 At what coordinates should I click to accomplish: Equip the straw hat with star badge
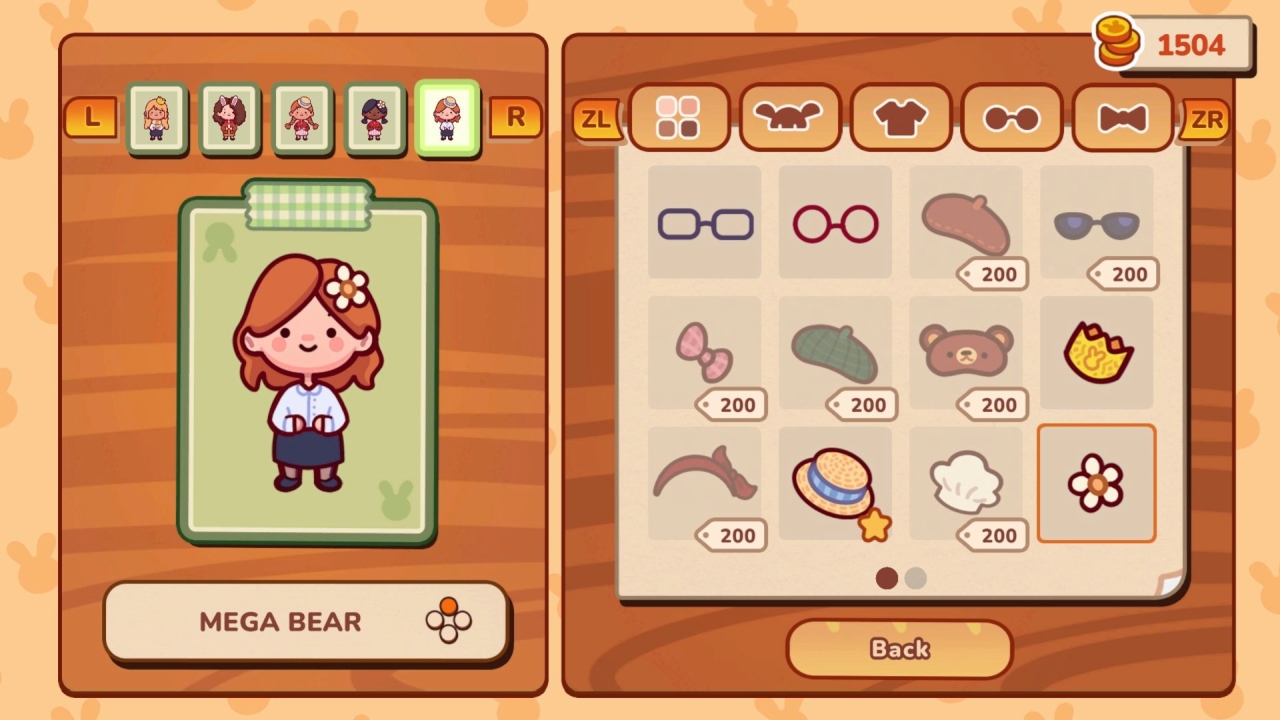click(x=835, y=483)
